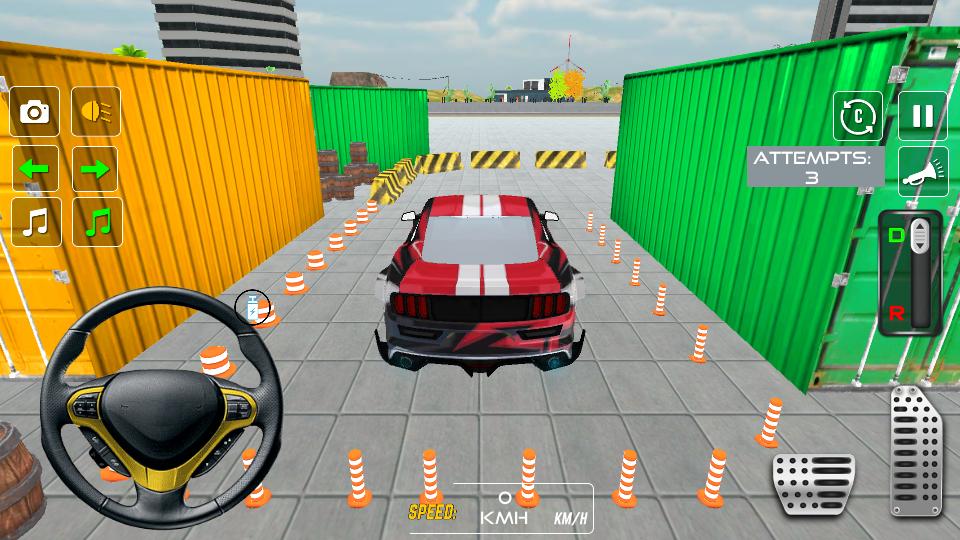
Task: Pause the game
Action: point(922,116)
